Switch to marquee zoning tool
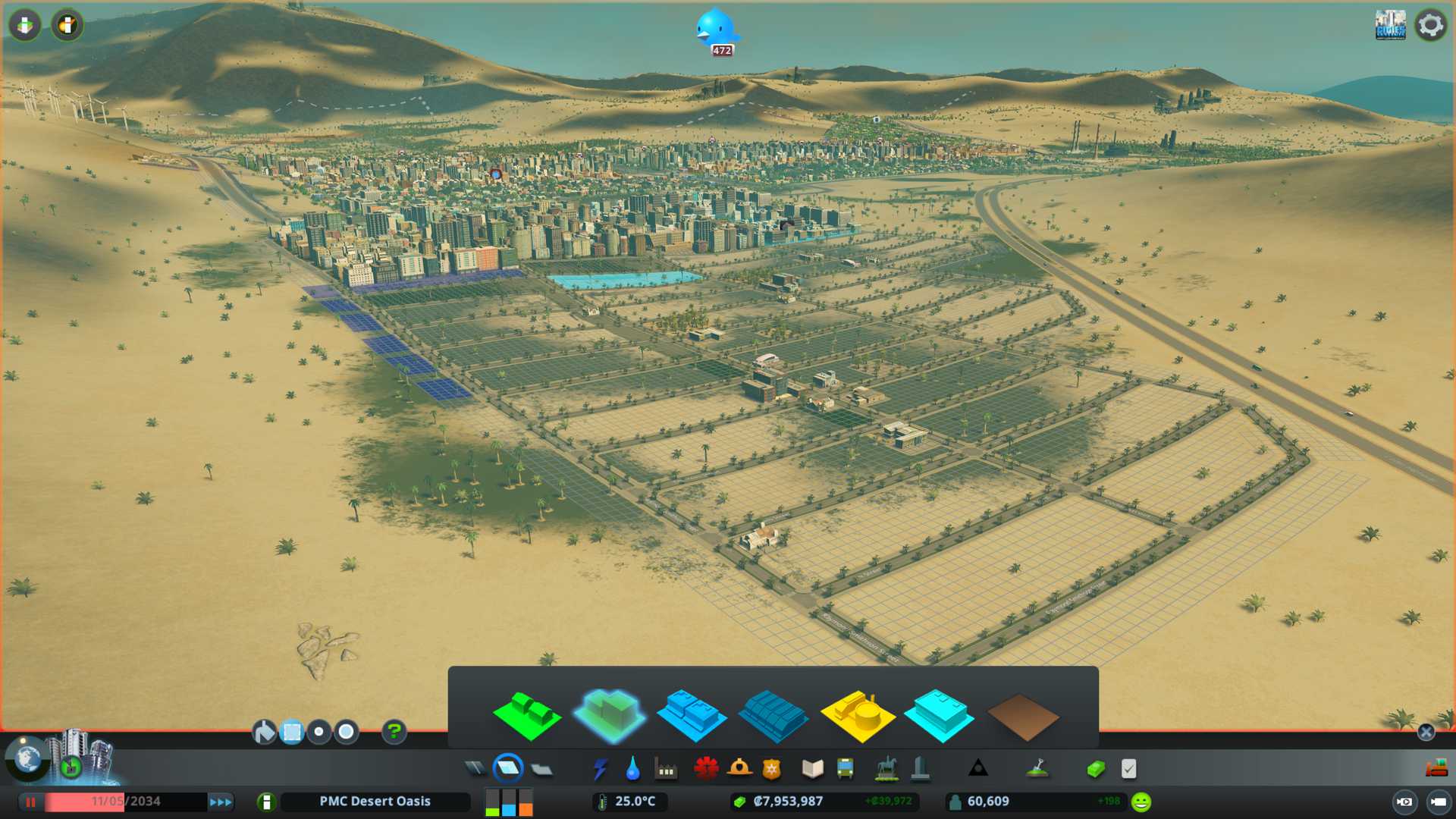Screen dimensions: 1456x819 [292, 732]
